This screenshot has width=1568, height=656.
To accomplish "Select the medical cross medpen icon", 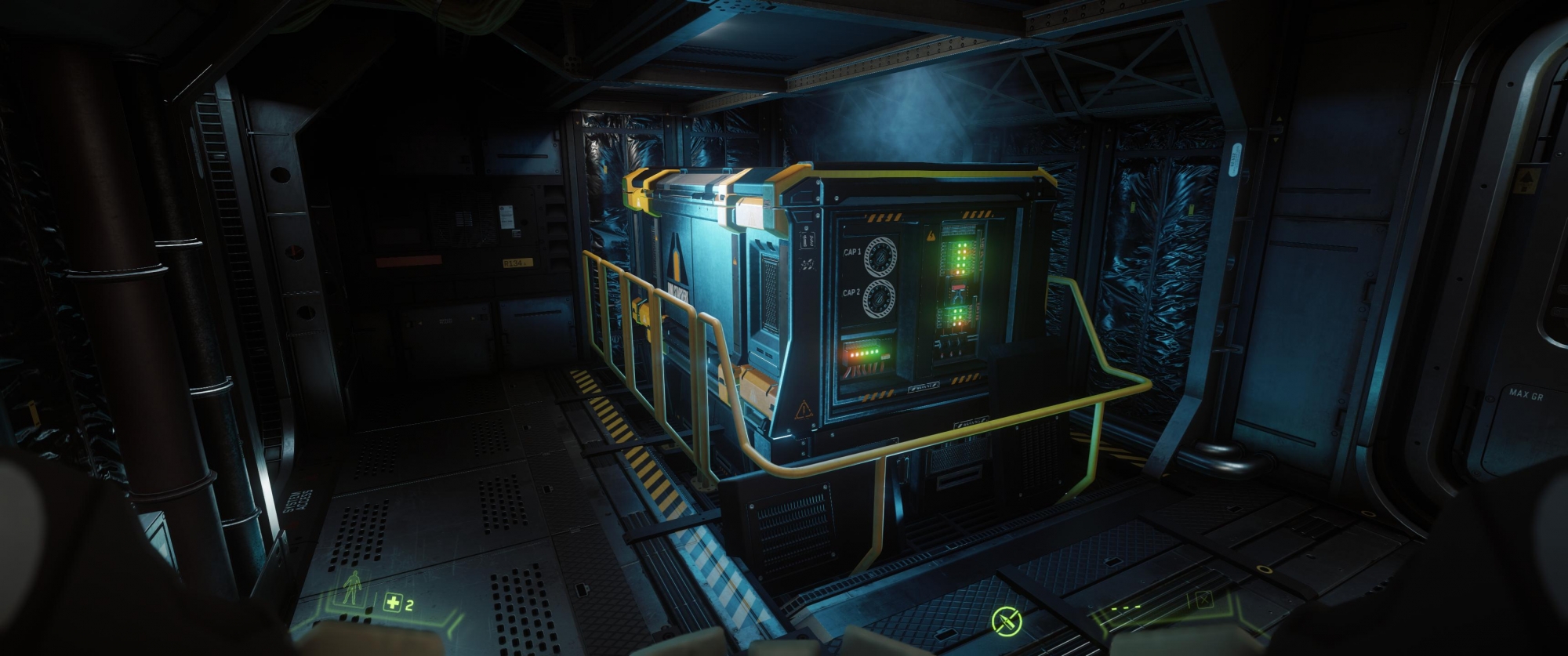I will [x=392, y=603].
